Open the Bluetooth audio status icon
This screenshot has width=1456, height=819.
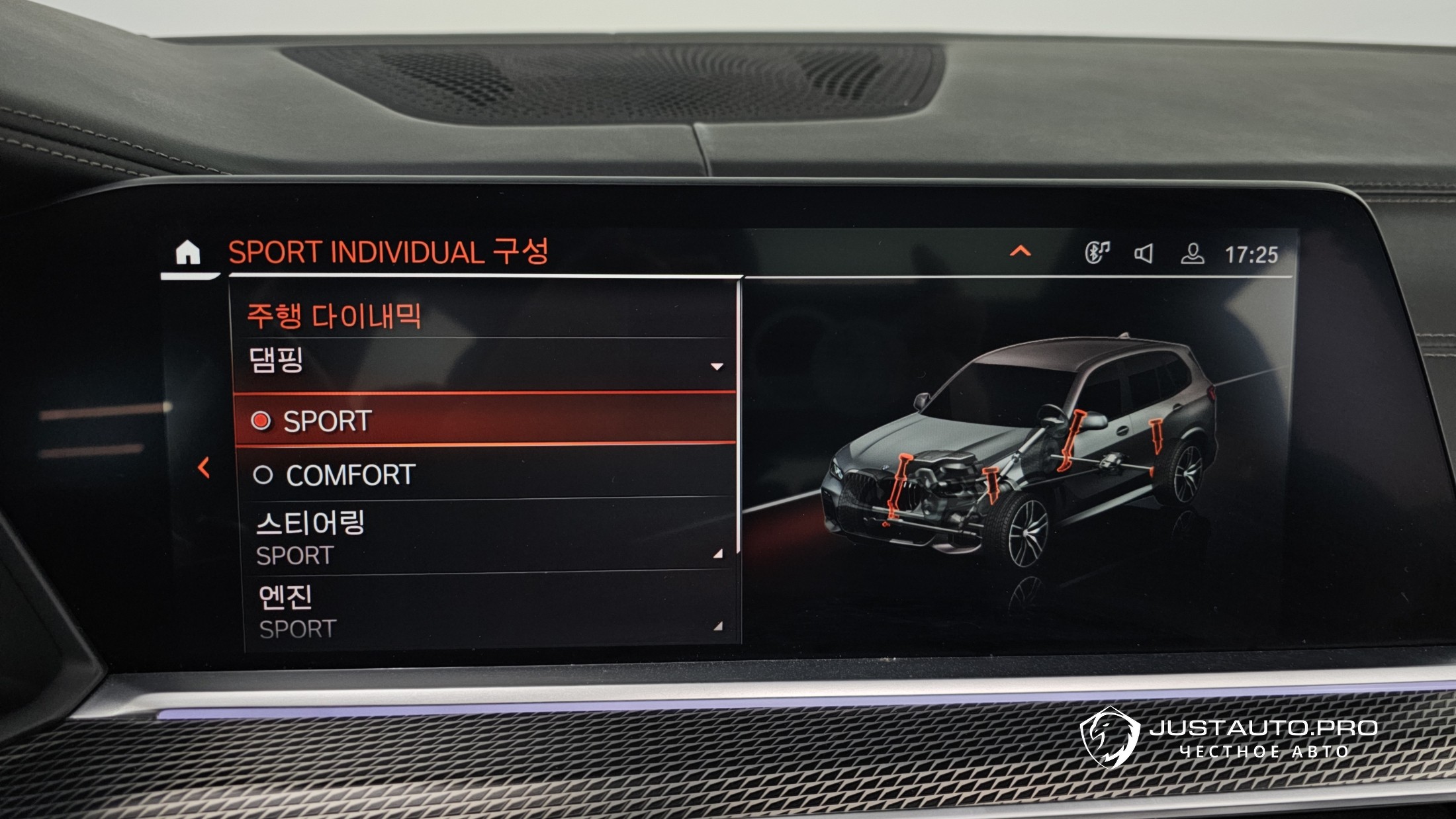(1097, 253)
